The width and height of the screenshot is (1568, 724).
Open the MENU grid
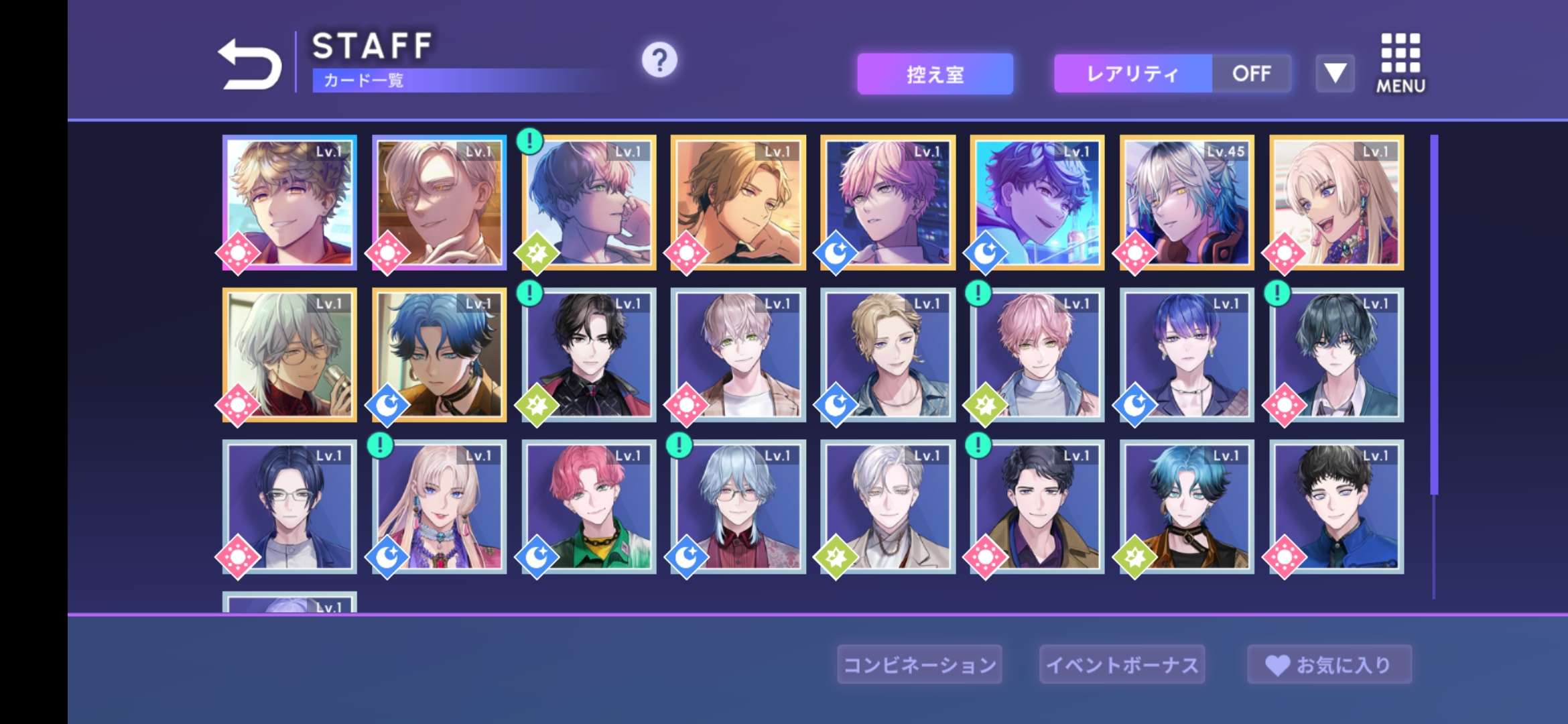click(x=1400, y=63)
